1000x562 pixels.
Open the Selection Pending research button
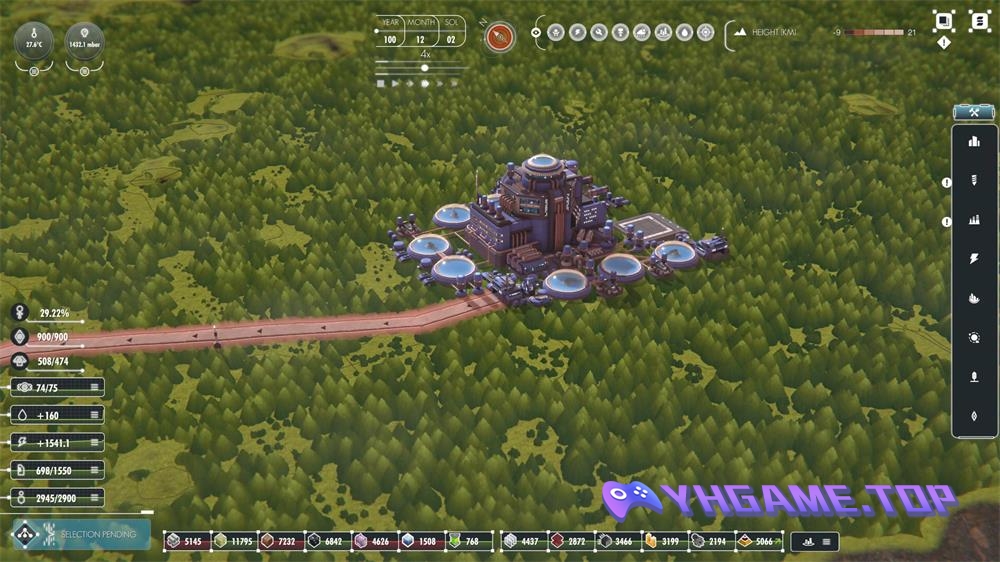pyautogui.click(x=82, y=535)
